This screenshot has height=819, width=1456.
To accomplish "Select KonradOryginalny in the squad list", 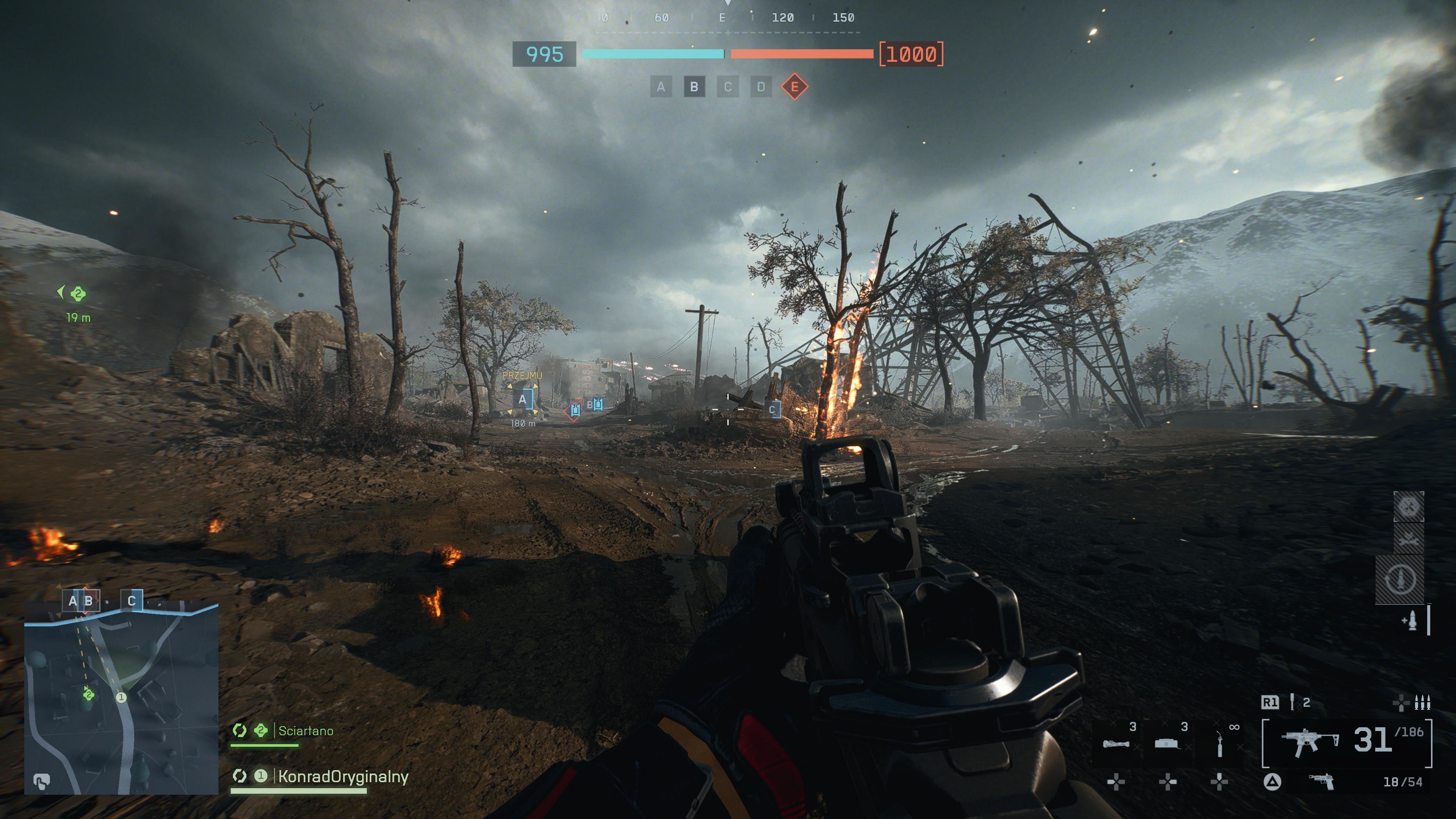I will click(x=342, y=777).
